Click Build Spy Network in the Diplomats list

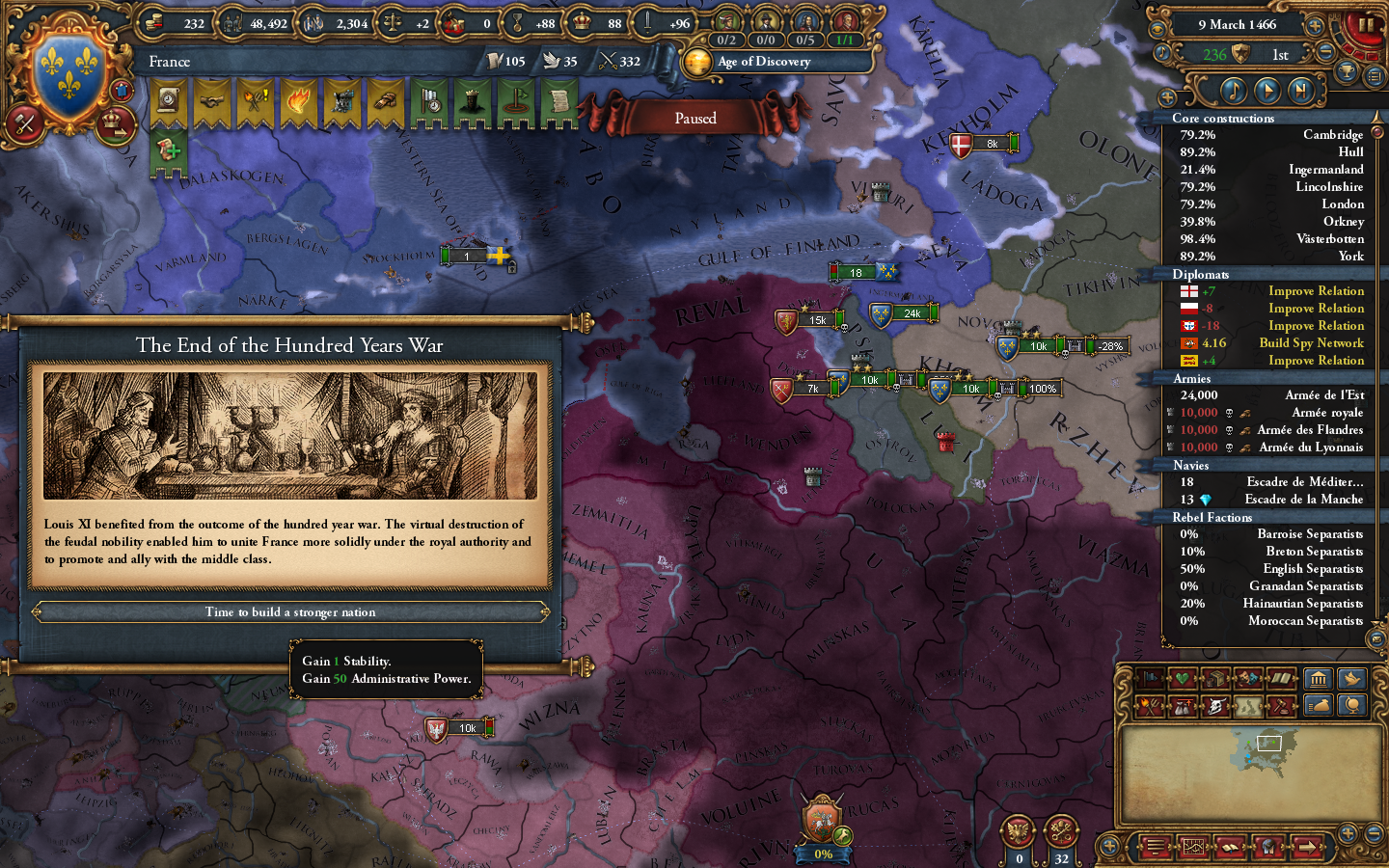pyautogui.click(x=1310, y=342)
